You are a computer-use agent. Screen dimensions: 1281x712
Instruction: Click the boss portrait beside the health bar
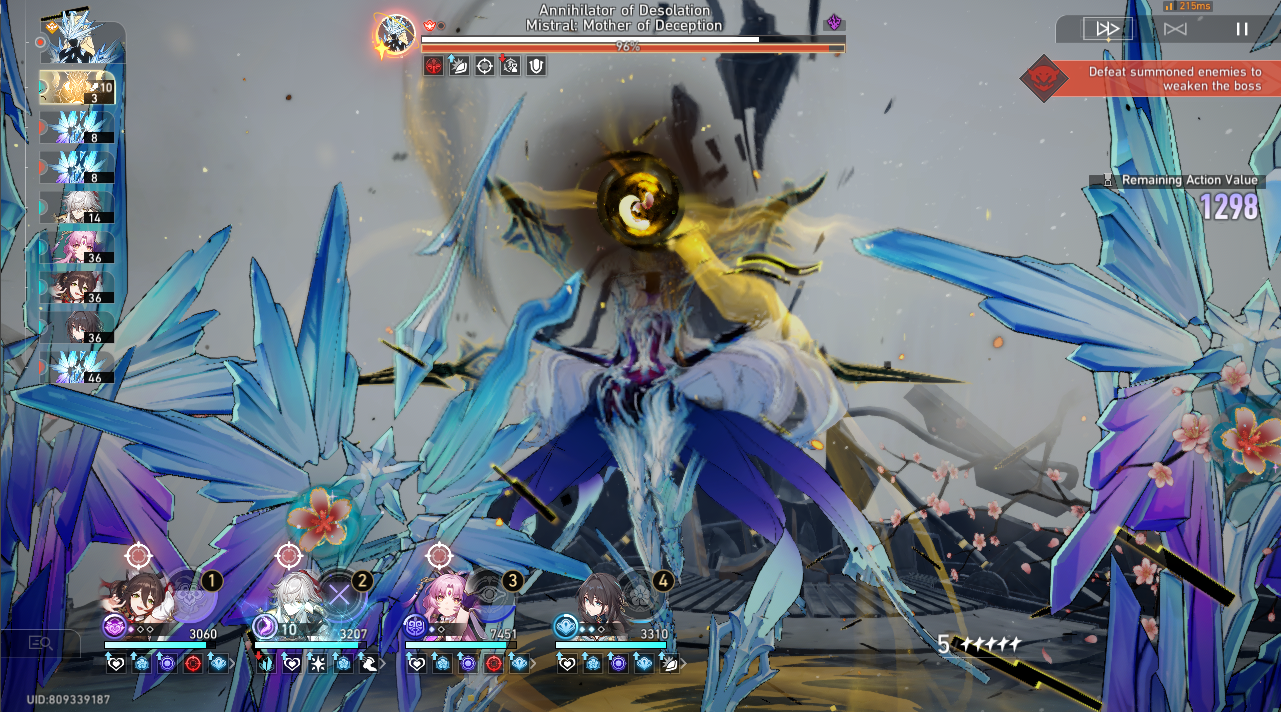[395, 36]
